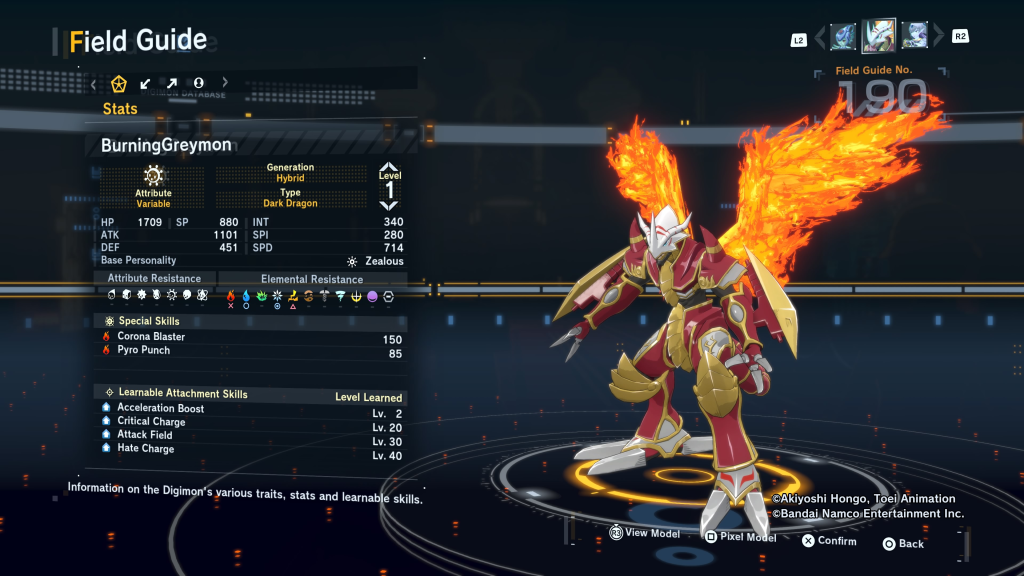Select the next Digimon portrait thumbnail
Image resolution: width=1024 pixels, height=576 pixels.
tap(914, 37)
